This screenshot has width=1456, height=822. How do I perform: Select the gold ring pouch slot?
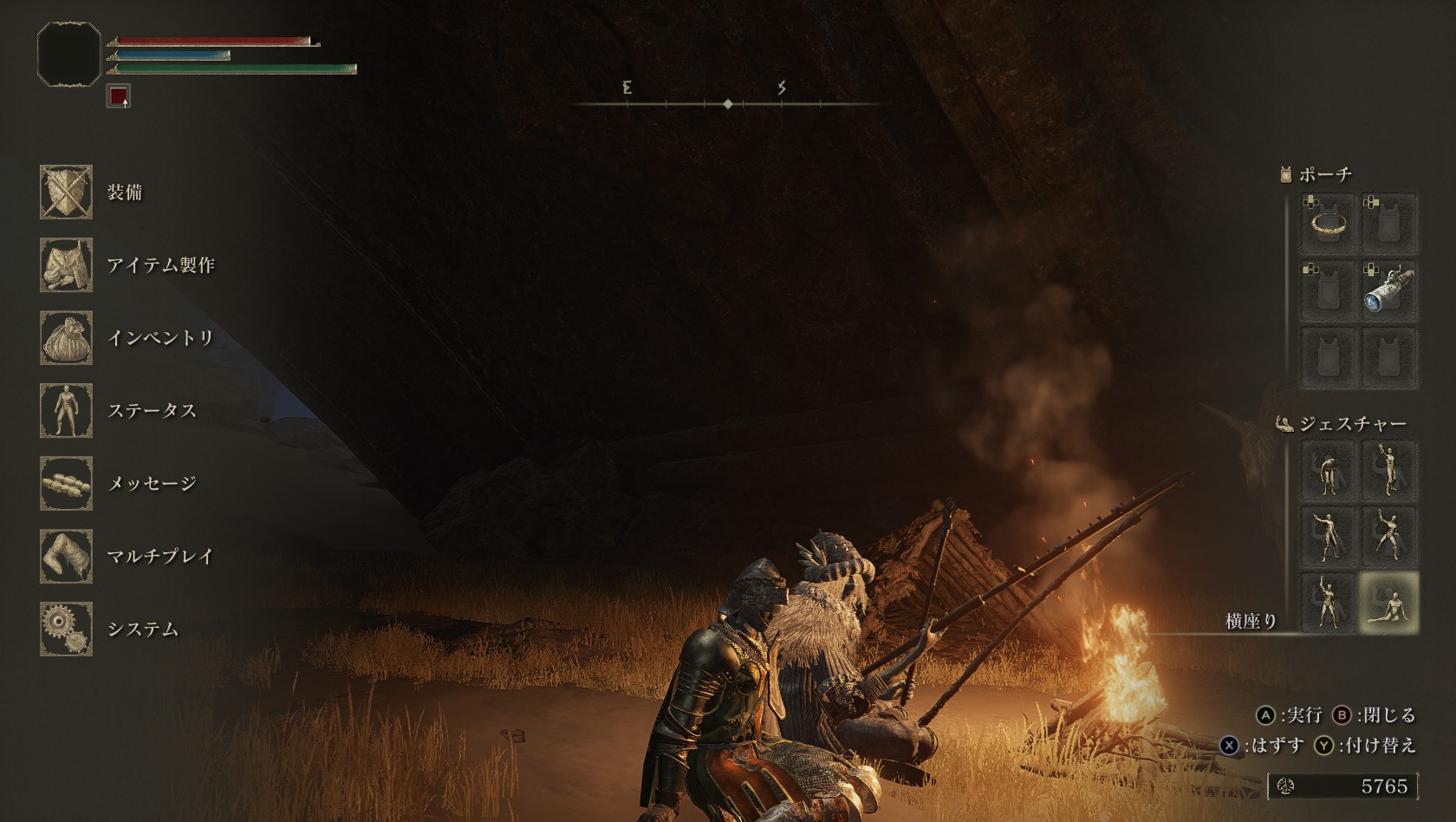click(1328, 225)
